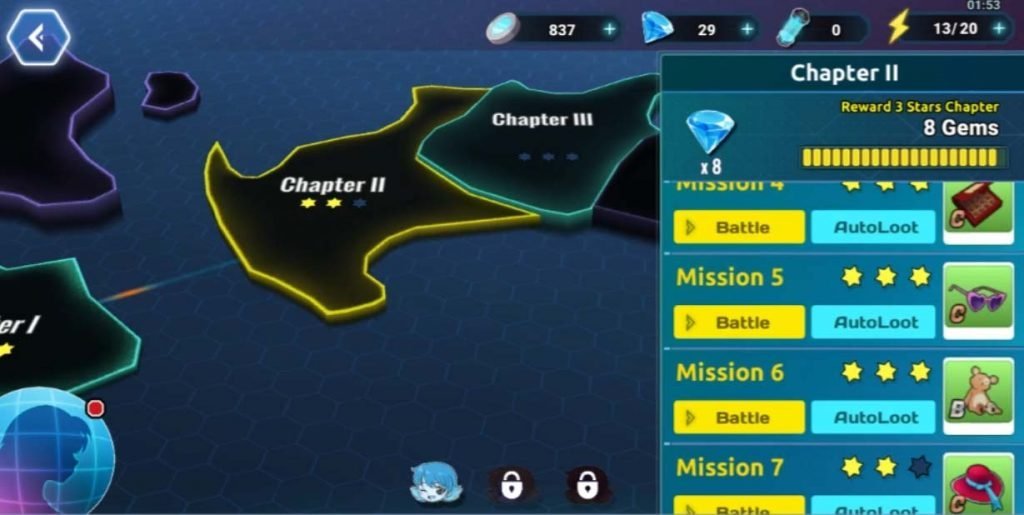The height and width of the screenshot is (515, 1024).
Task: Refill energy with the lightning plus button
Action: tap(998, 28)
